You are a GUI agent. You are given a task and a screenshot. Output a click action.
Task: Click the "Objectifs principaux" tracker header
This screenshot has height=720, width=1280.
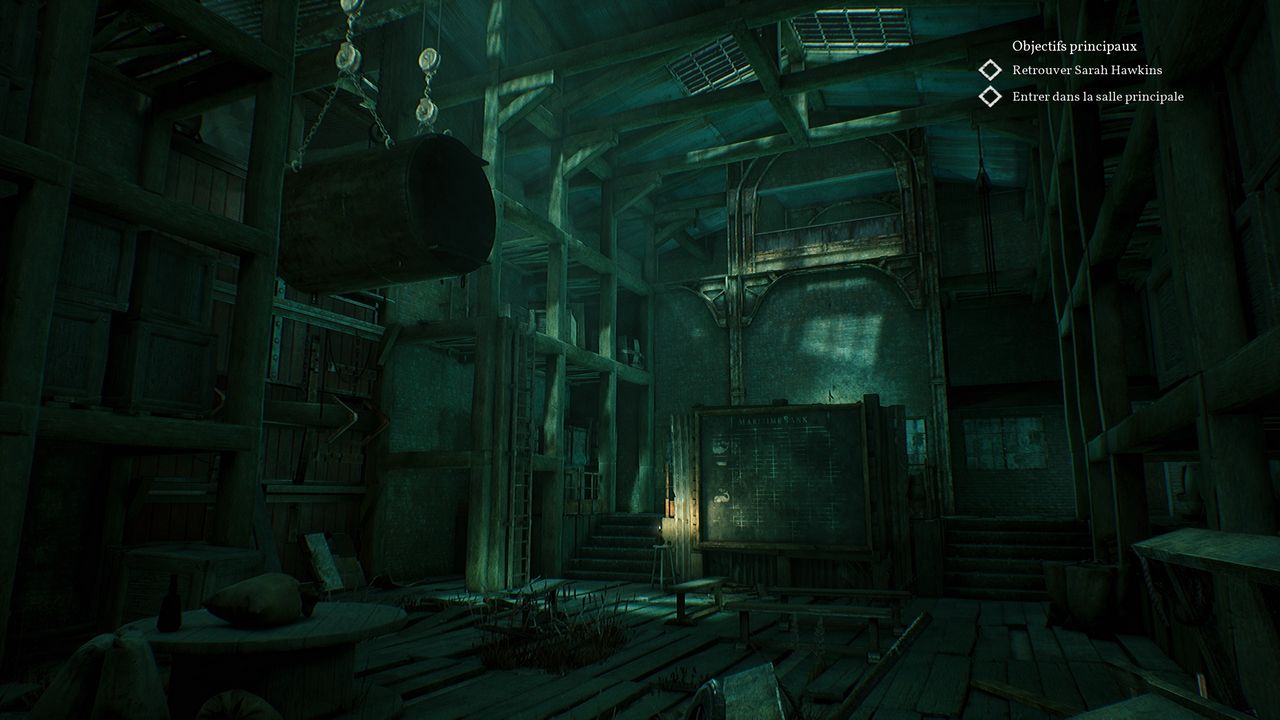click(1074, 46)
